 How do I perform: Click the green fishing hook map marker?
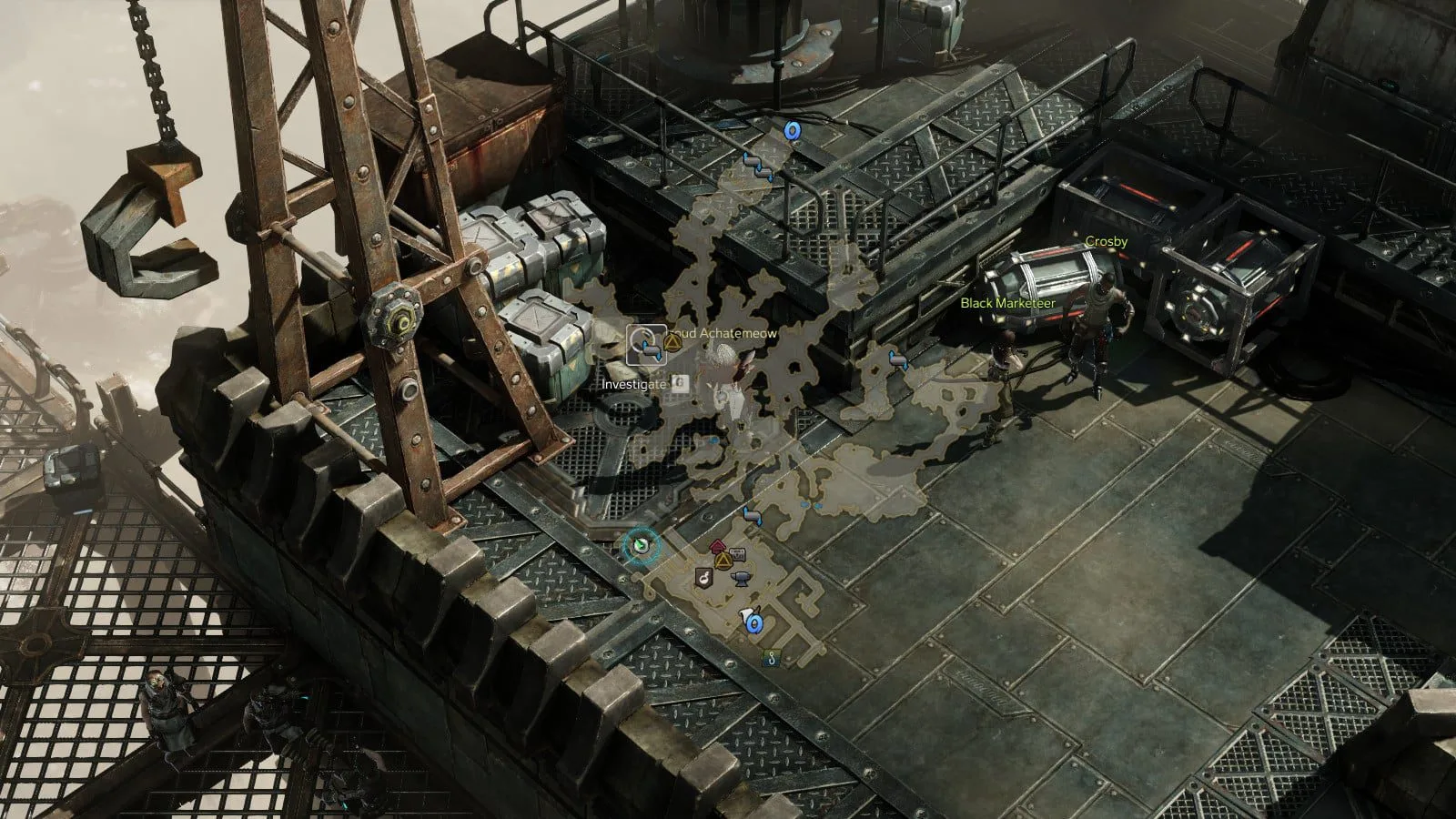pyautogui.click(x=771, y=659)
